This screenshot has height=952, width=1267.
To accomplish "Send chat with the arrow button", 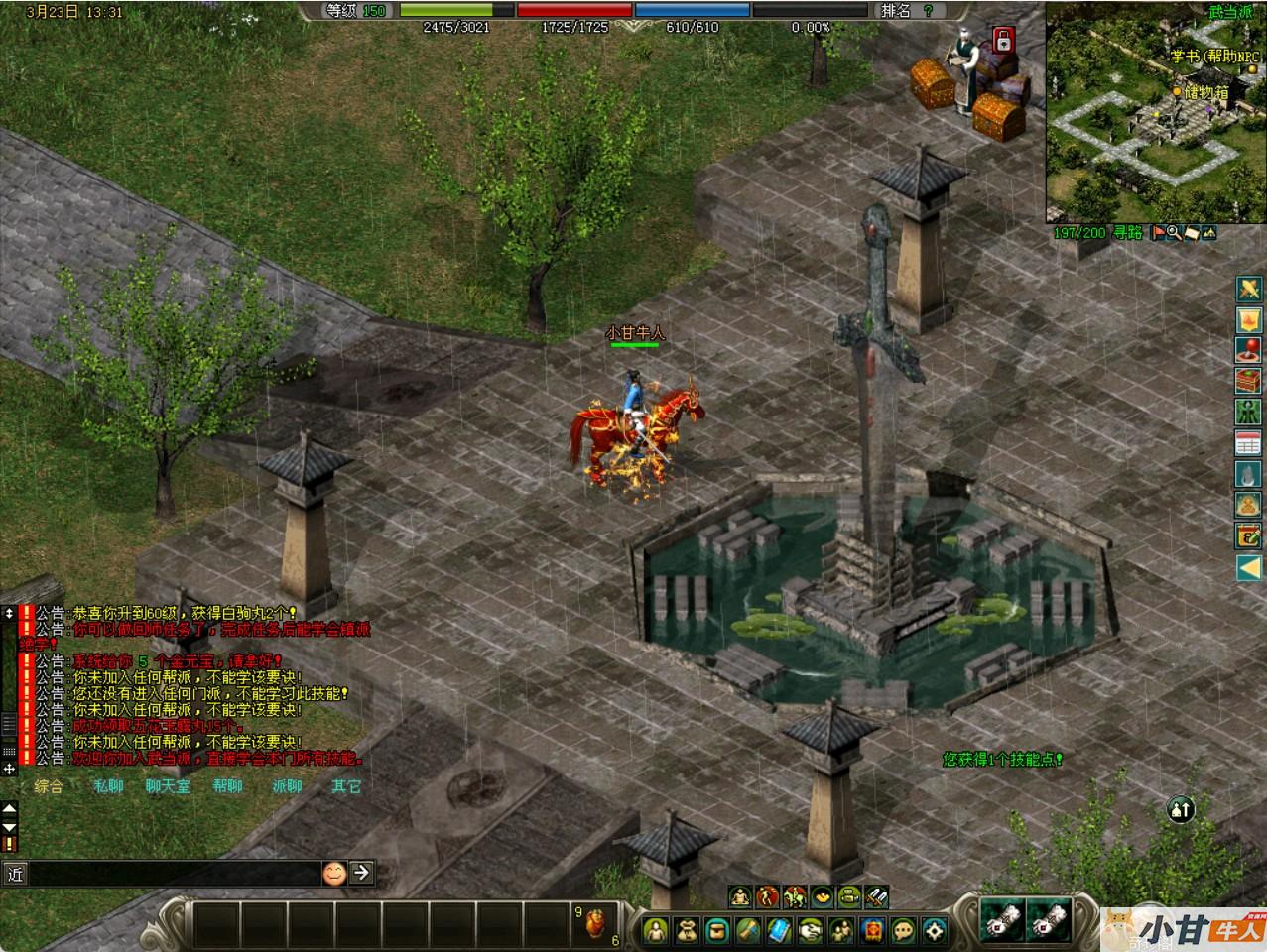I will [x=362, y=873].
